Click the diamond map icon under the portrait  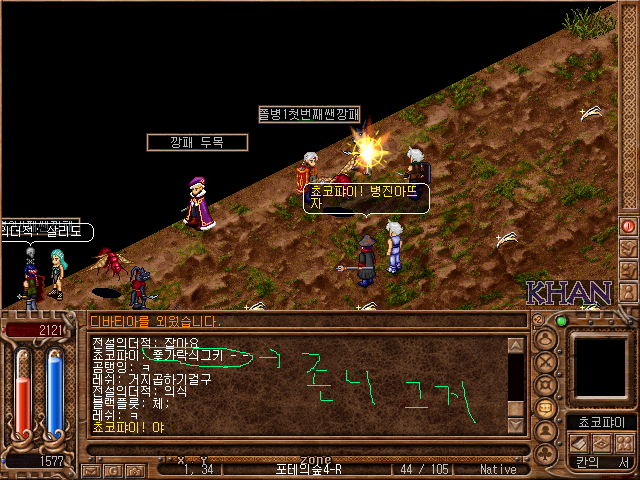[x=600, y=443]
